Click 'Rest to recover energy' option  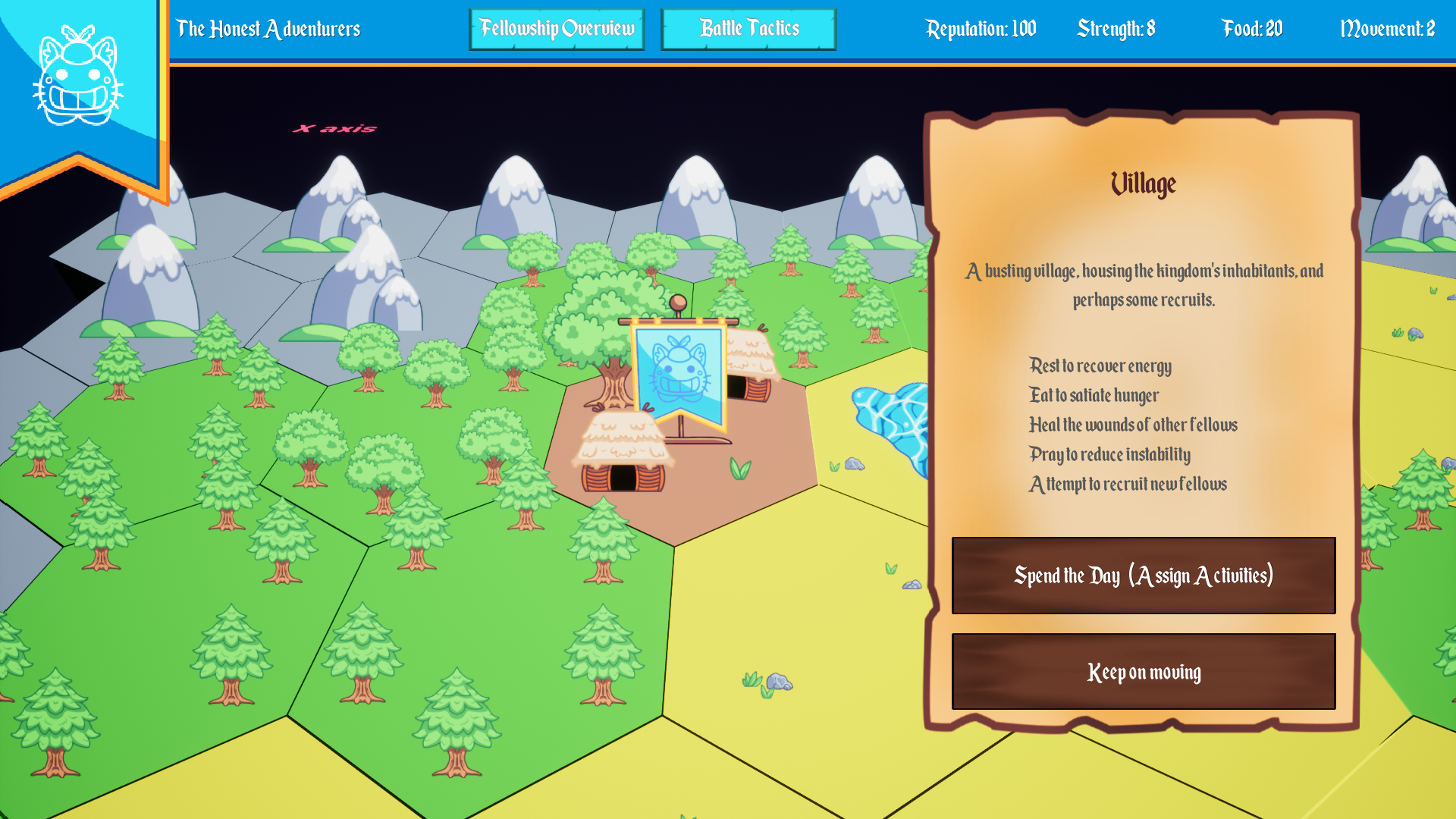(1099, 367)
